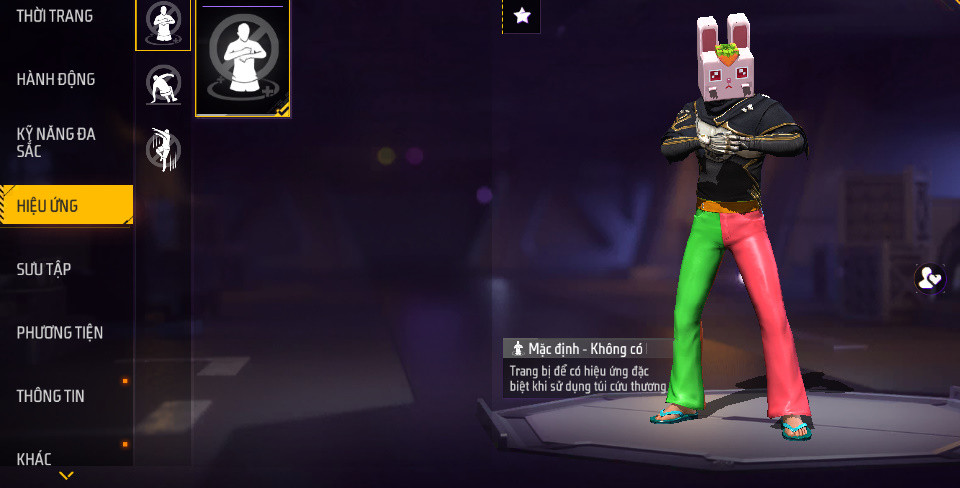Click the highlighted HIỆU ỨNG menu entry

click(x=66, y=206)
